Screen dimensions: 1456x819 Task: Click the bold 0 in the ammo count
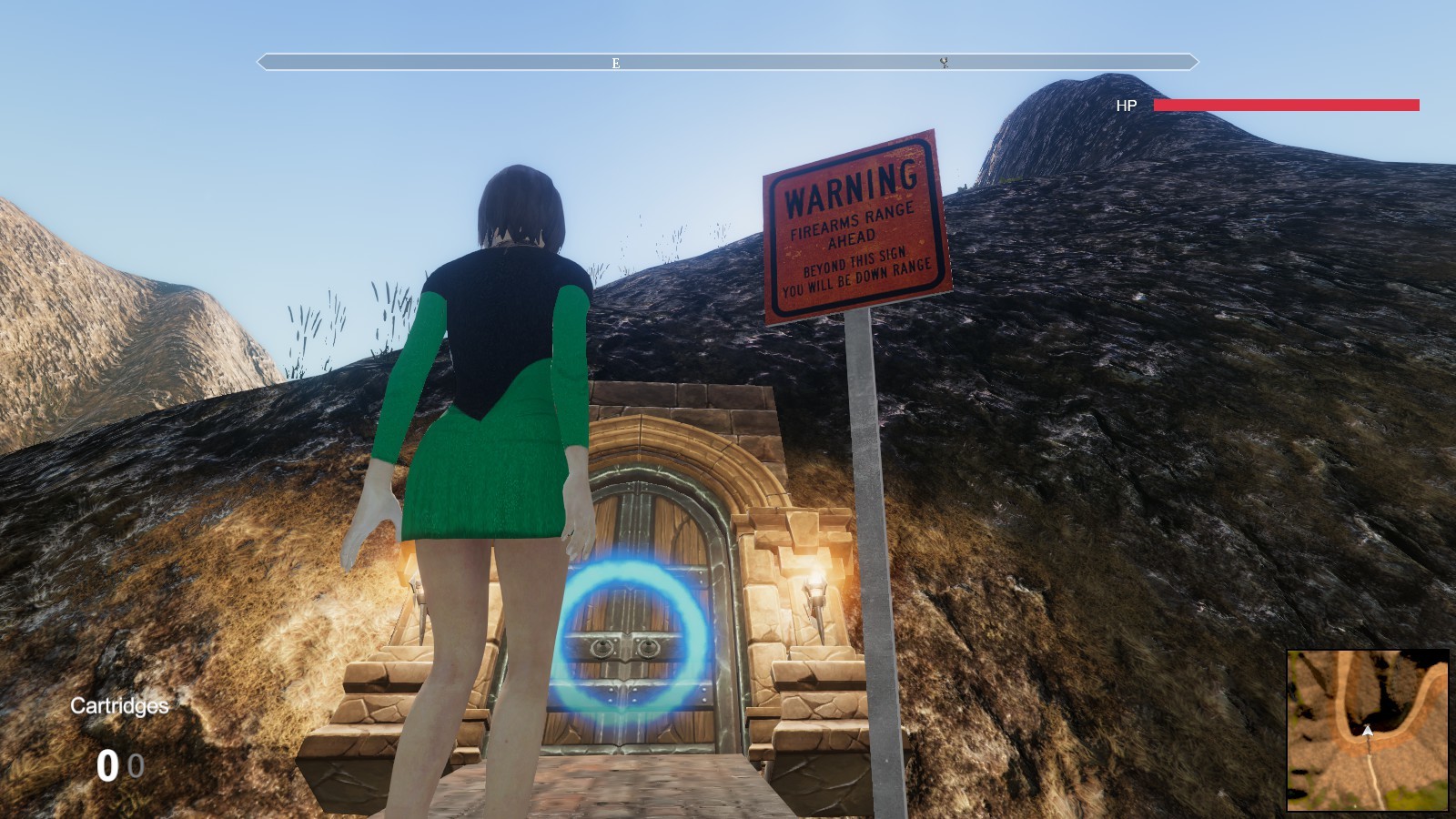coord(110,765)
